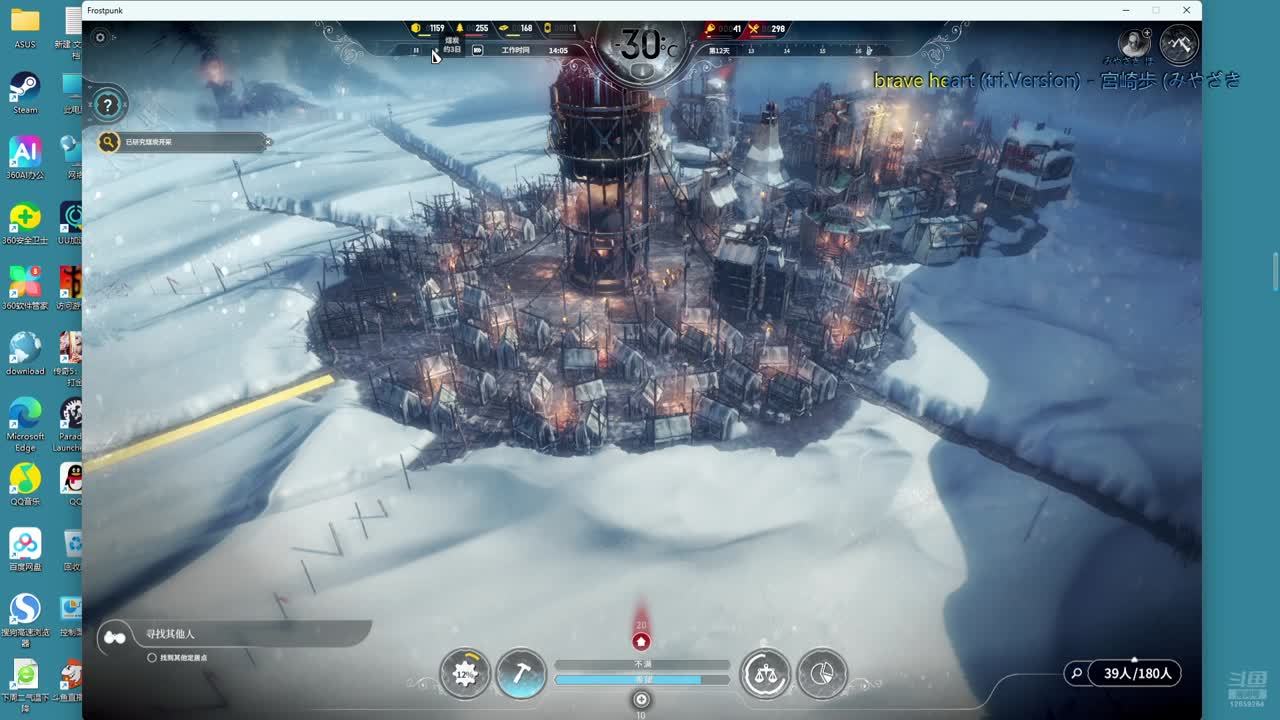
Task: Open the technology tree gear button
Action: click(465, 673)
